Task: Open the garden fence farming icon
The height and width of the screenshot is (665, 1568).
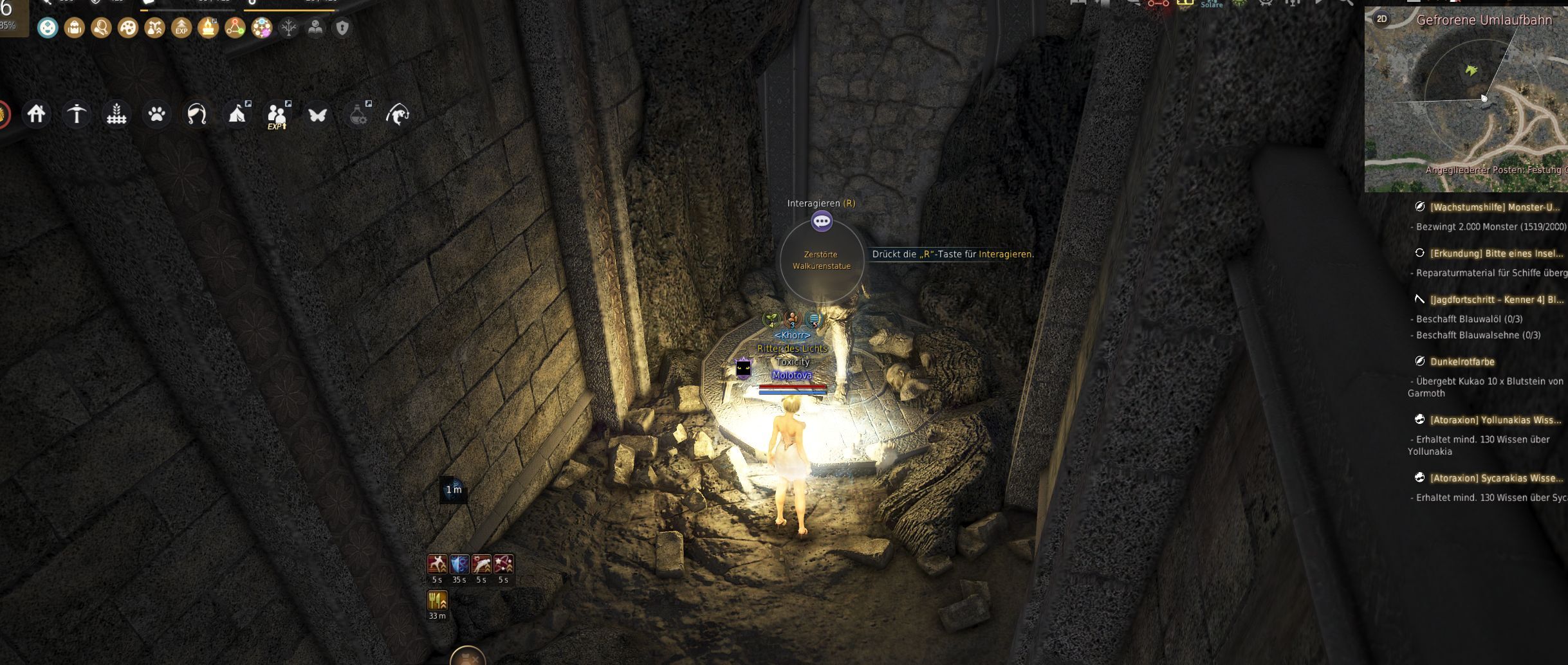Action: click(x=116, y=114)
